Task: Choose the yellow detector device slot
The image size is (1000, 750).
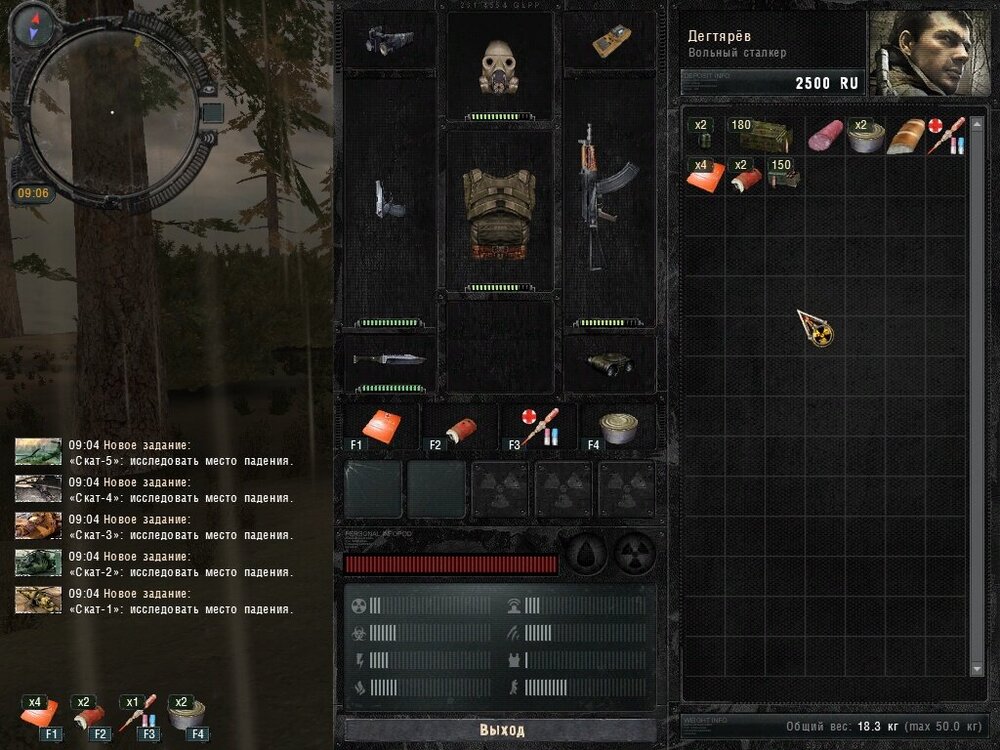Action: click(x=609, y=40)
